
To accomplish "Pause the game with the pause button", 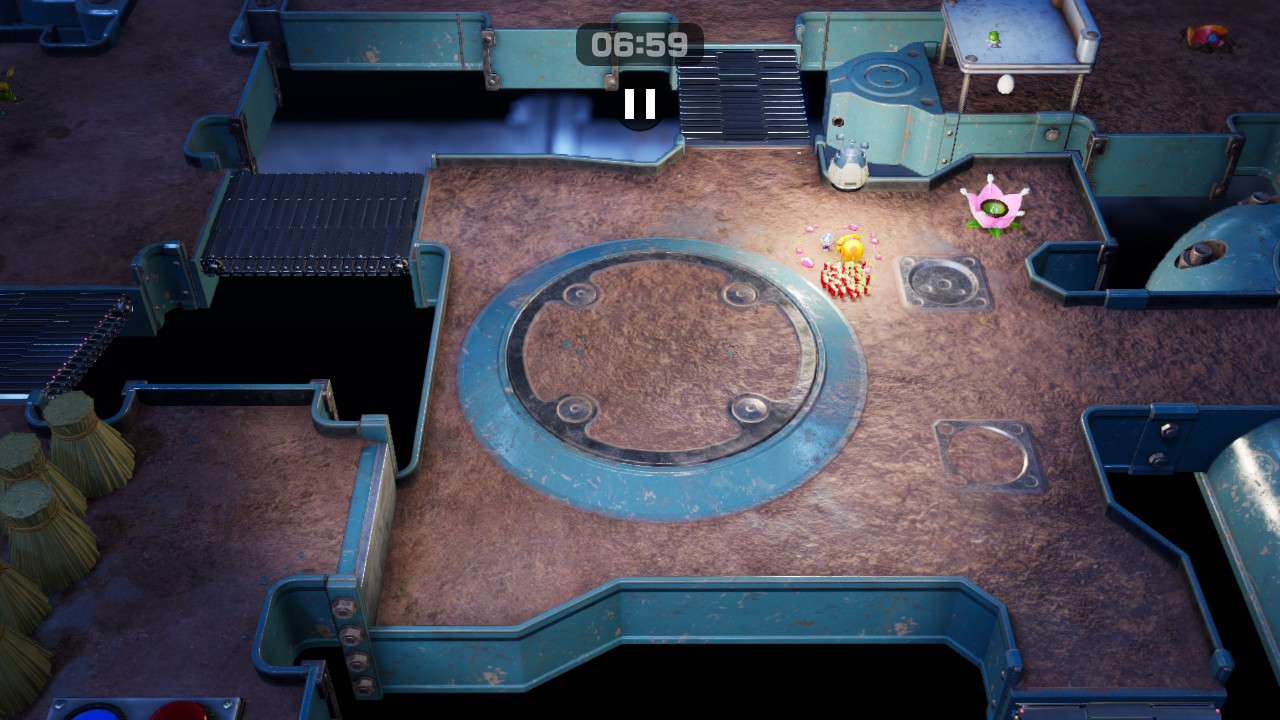I will [640, 104].
